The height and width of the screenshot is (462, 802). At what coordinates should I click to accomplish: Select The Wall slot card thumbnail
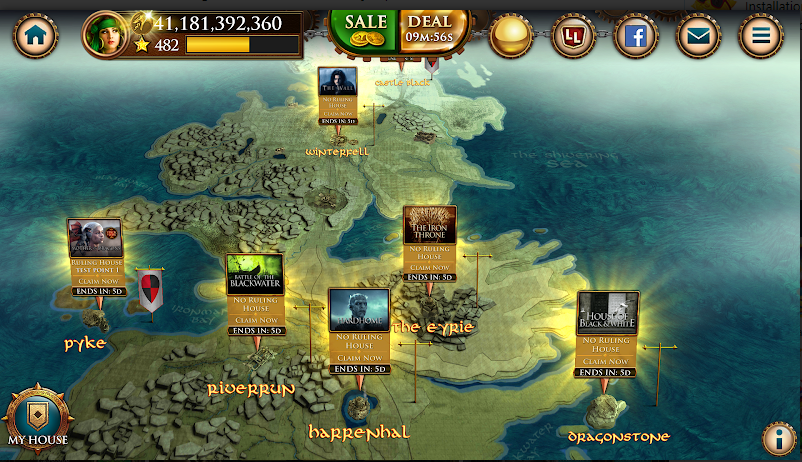click(337, 83)
